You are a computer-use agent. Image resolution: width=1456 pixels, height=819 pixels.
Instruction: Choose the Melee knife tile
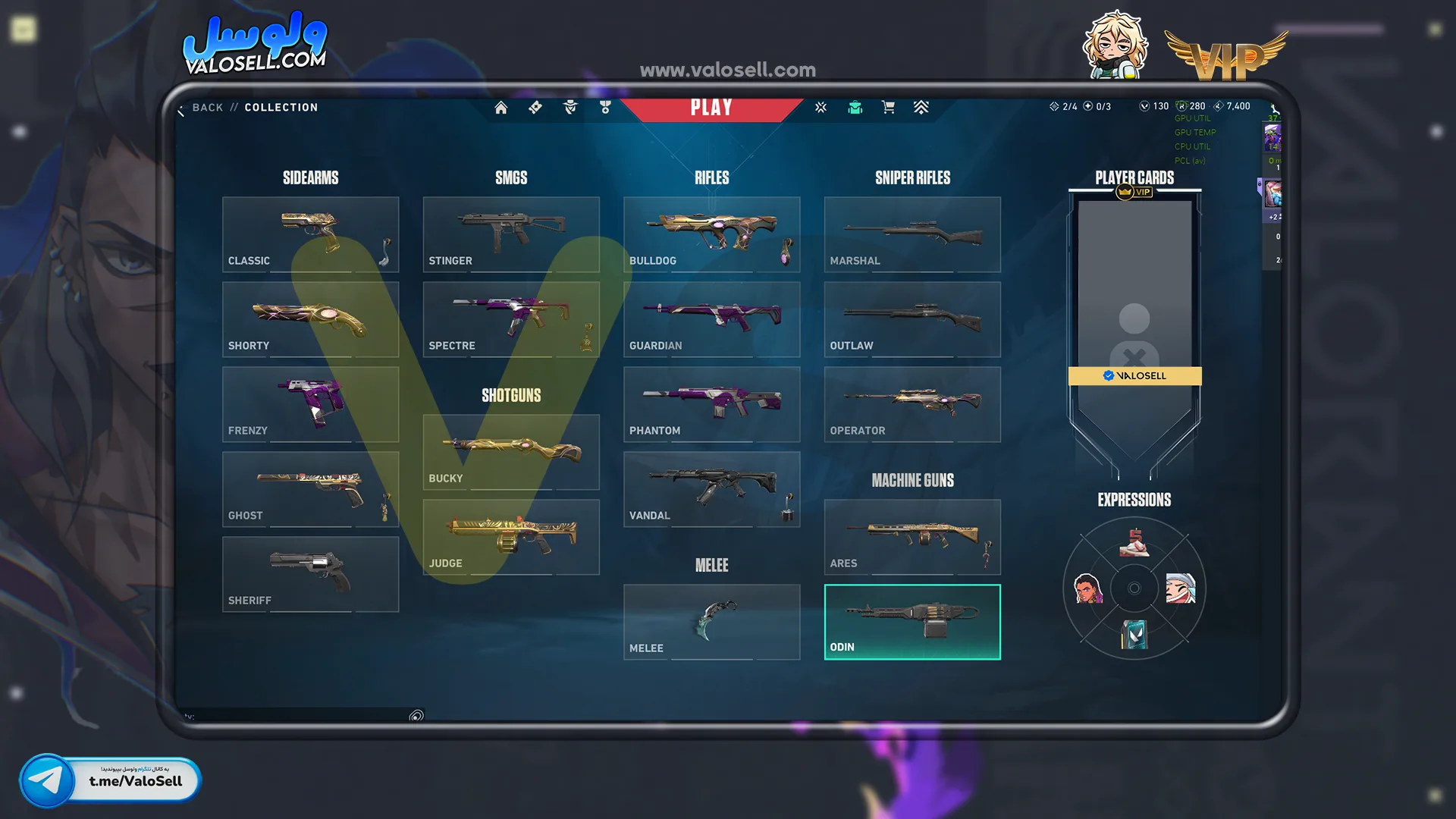pyautogui.click(x=711, y=622)
